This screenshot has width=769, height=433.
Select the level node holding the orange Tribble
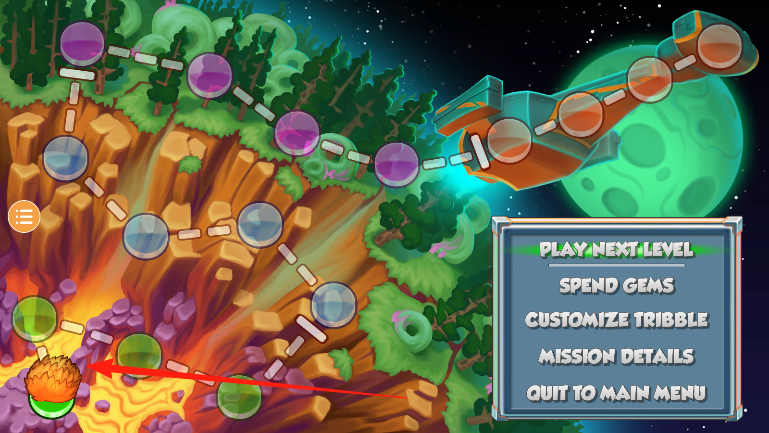(48, 390)
